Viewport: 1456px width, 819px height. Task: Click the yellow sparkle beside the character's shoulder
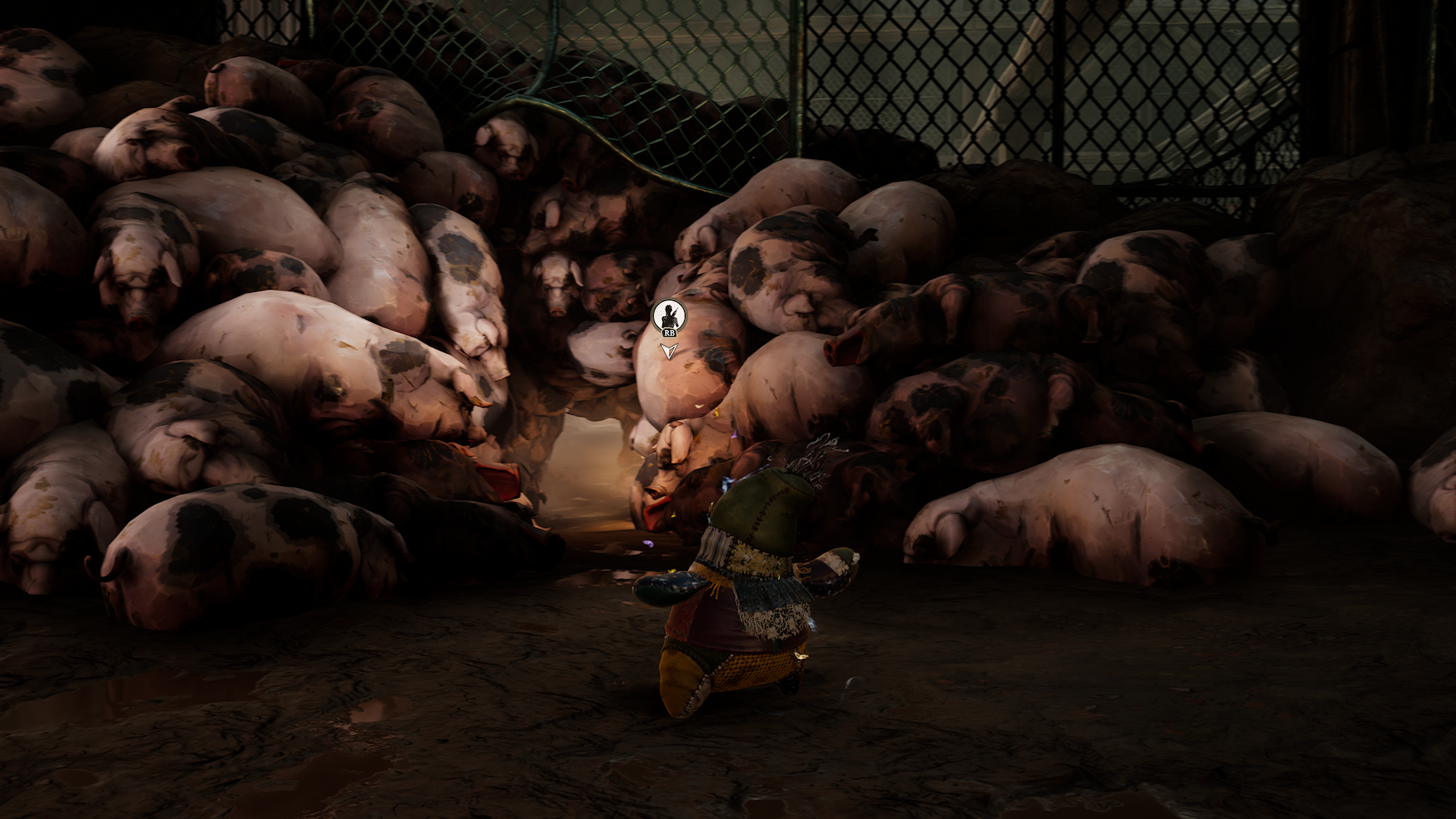tap(673, 514)
